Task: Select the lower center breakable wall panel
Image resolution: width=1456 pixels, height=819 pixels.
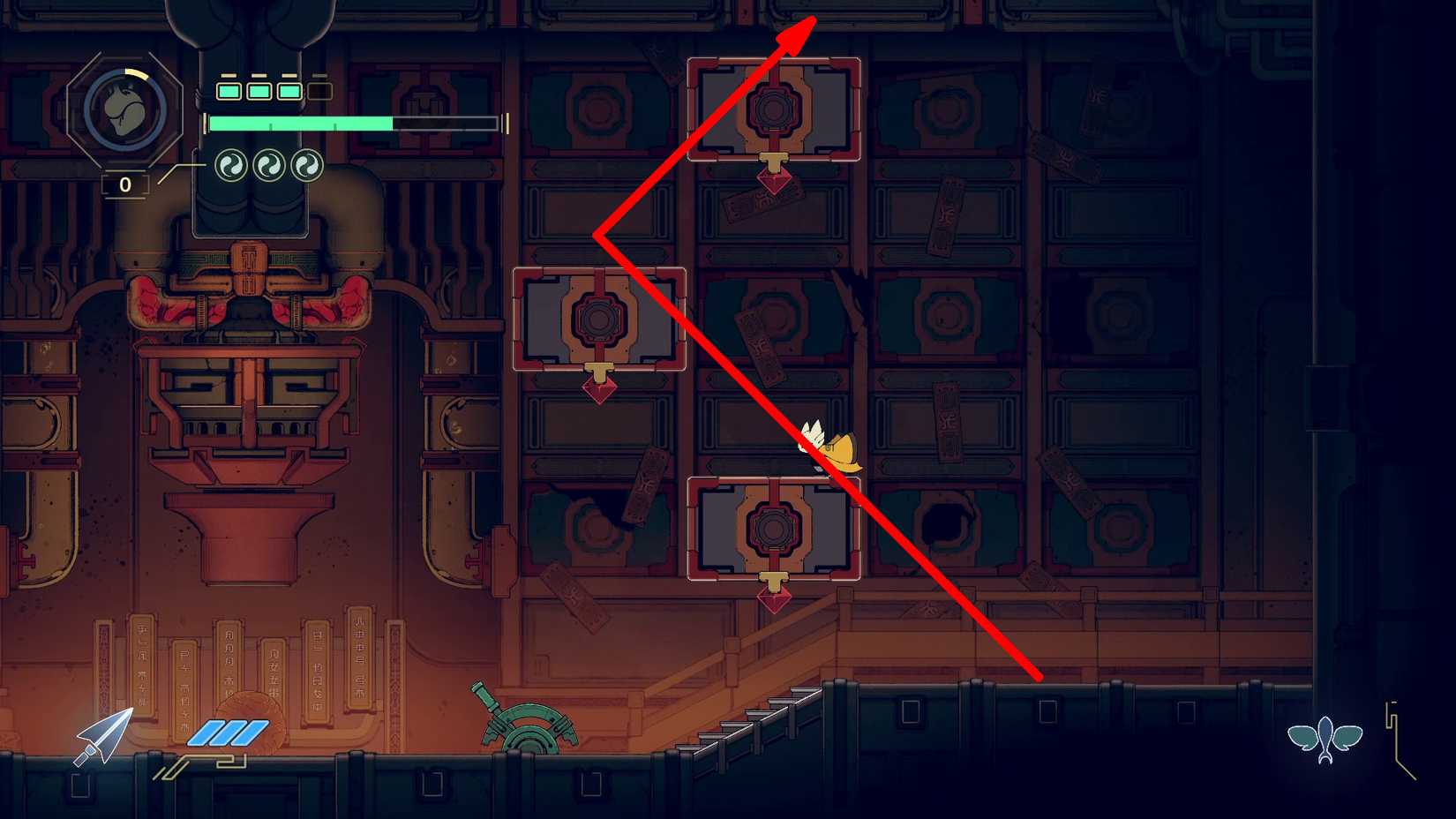Action: (774, 527)
